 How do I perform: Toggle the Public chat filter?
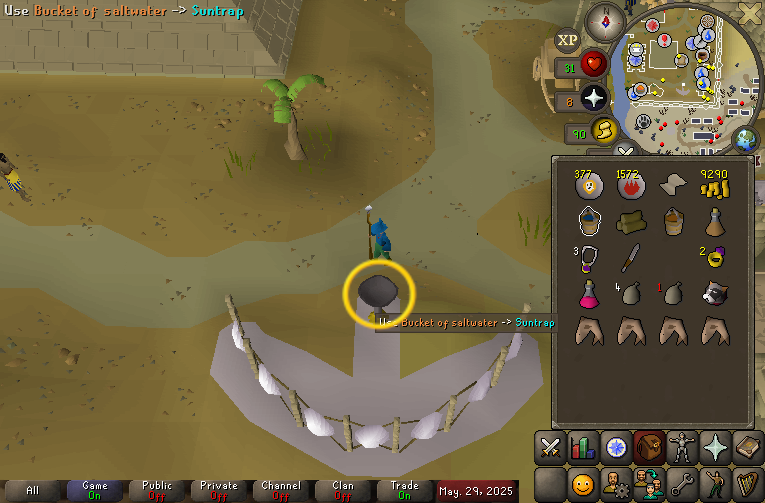(157, 490)
